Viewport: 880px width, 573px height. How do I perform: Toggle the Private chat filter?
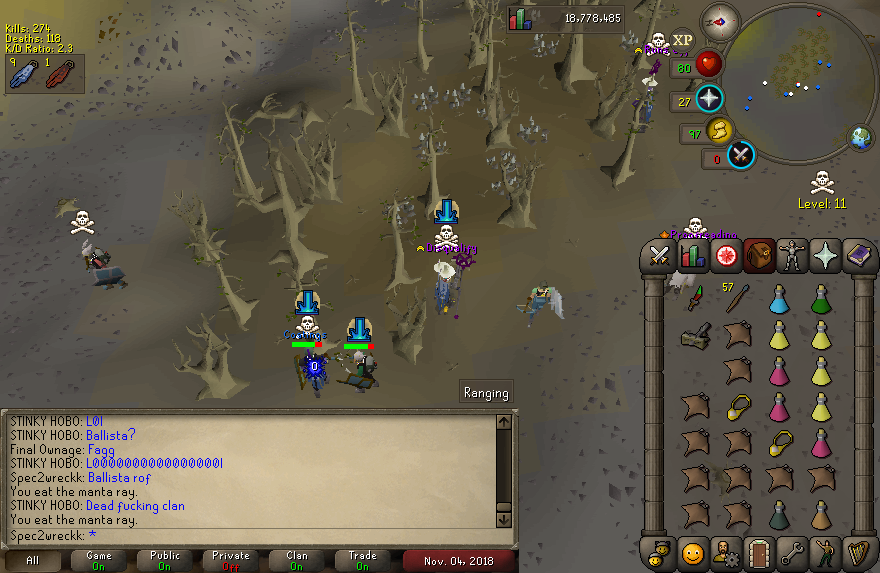point(230,560)
